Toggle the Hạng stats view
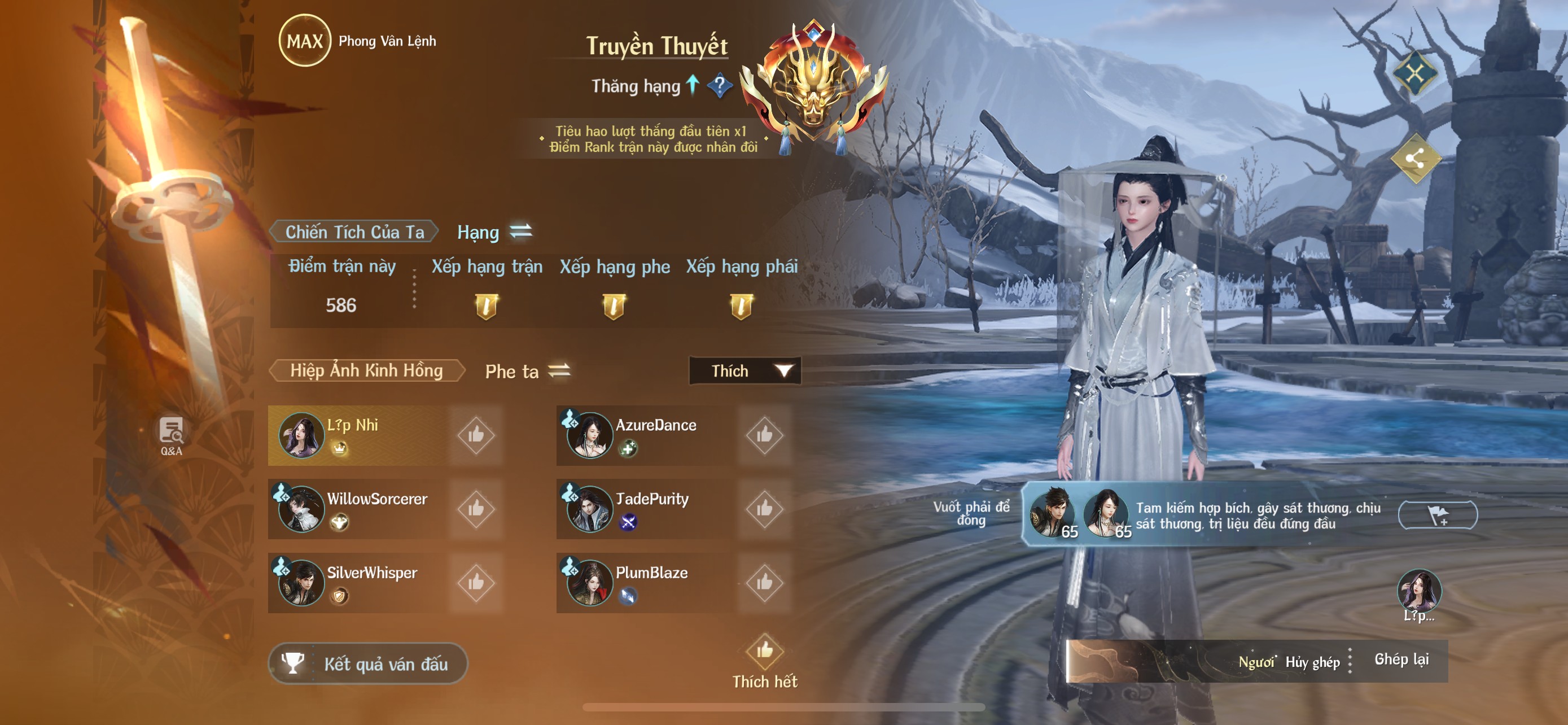1568x725 pixels. click(x=520, y=232)
